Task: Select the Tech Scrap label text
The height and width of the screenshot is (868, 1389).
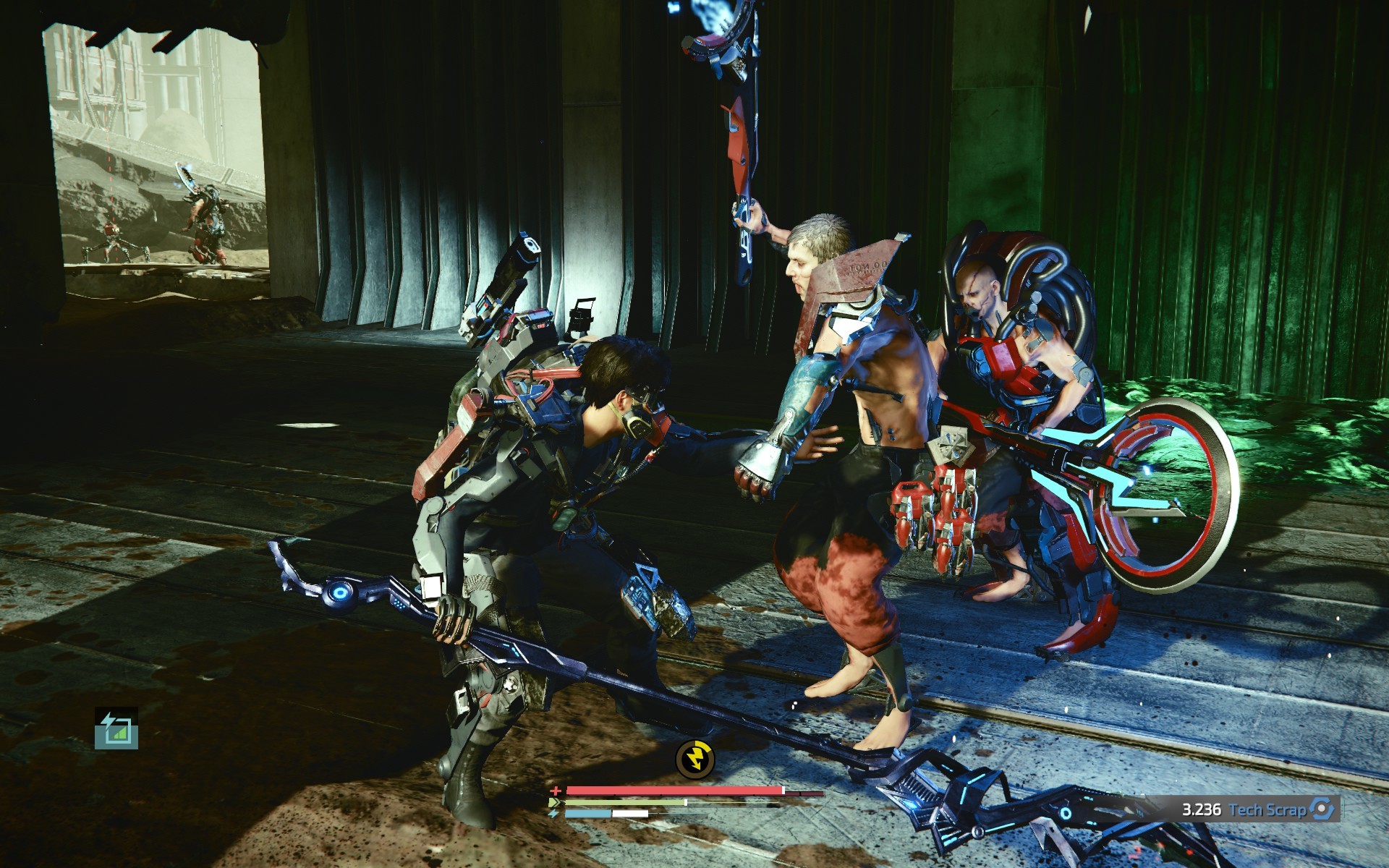Action: coord(1267,809)
